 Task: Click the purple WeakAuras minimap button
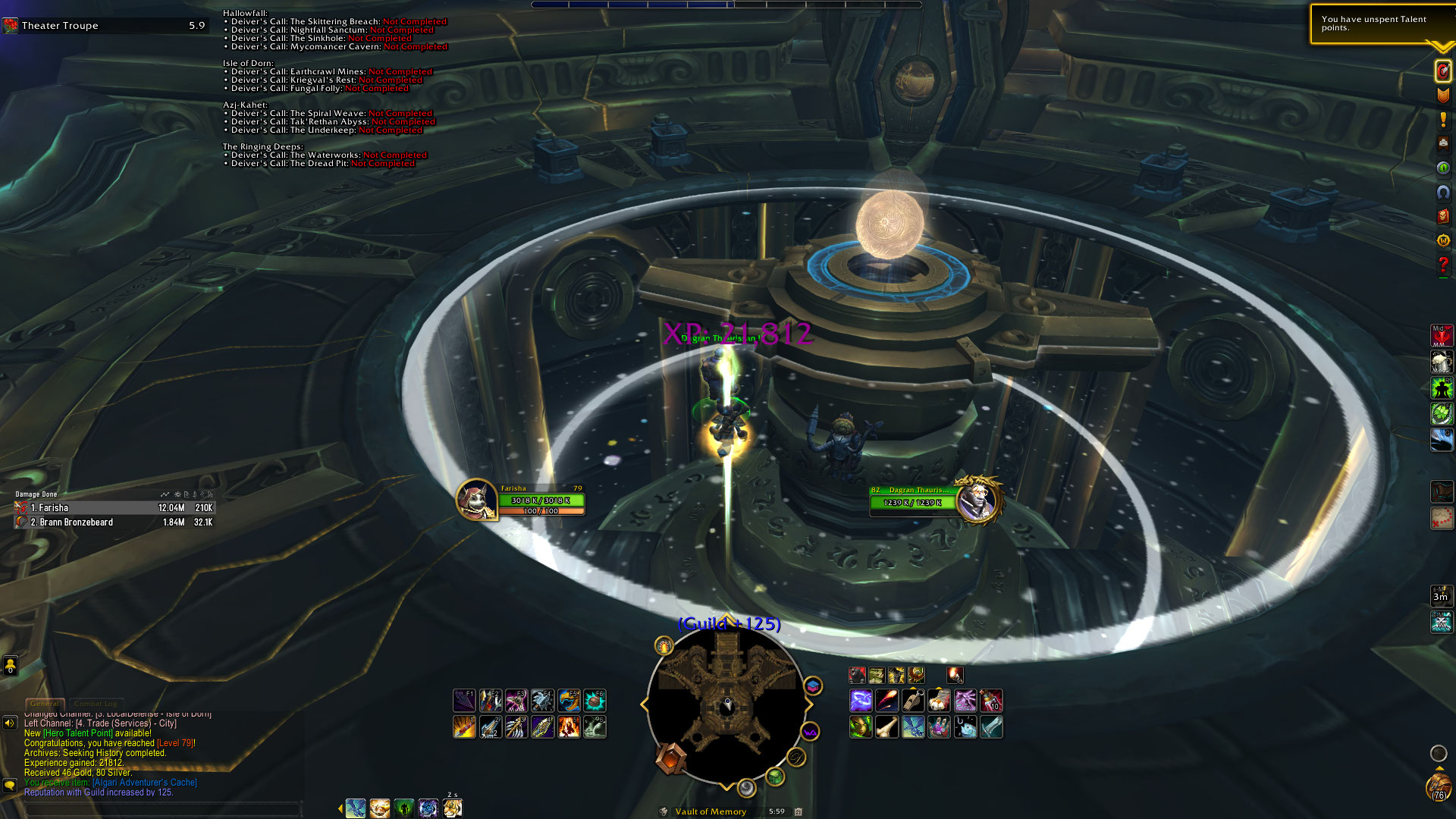(810, 733)
